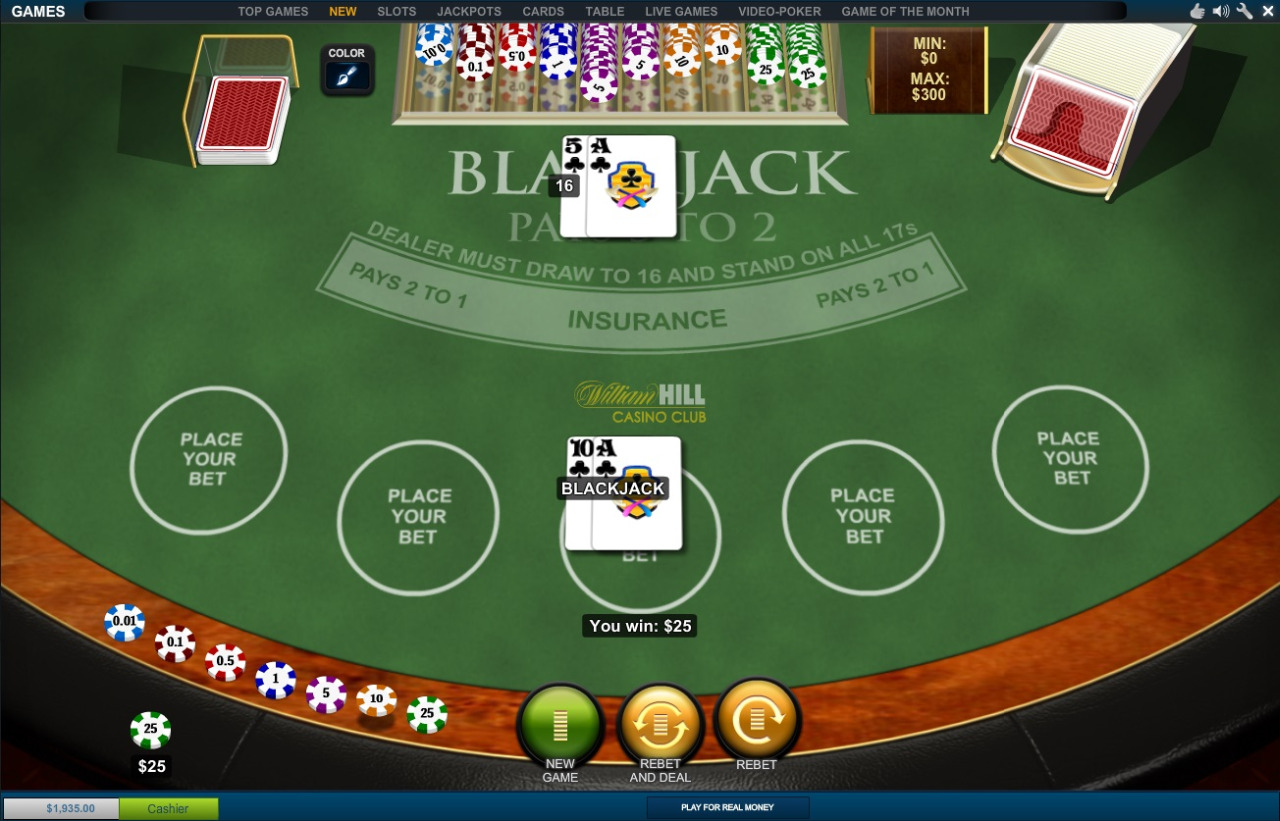Toggle sound with the speaker icon
The height and width of the screenshot is (821, 1280).
click(1221, 11)
